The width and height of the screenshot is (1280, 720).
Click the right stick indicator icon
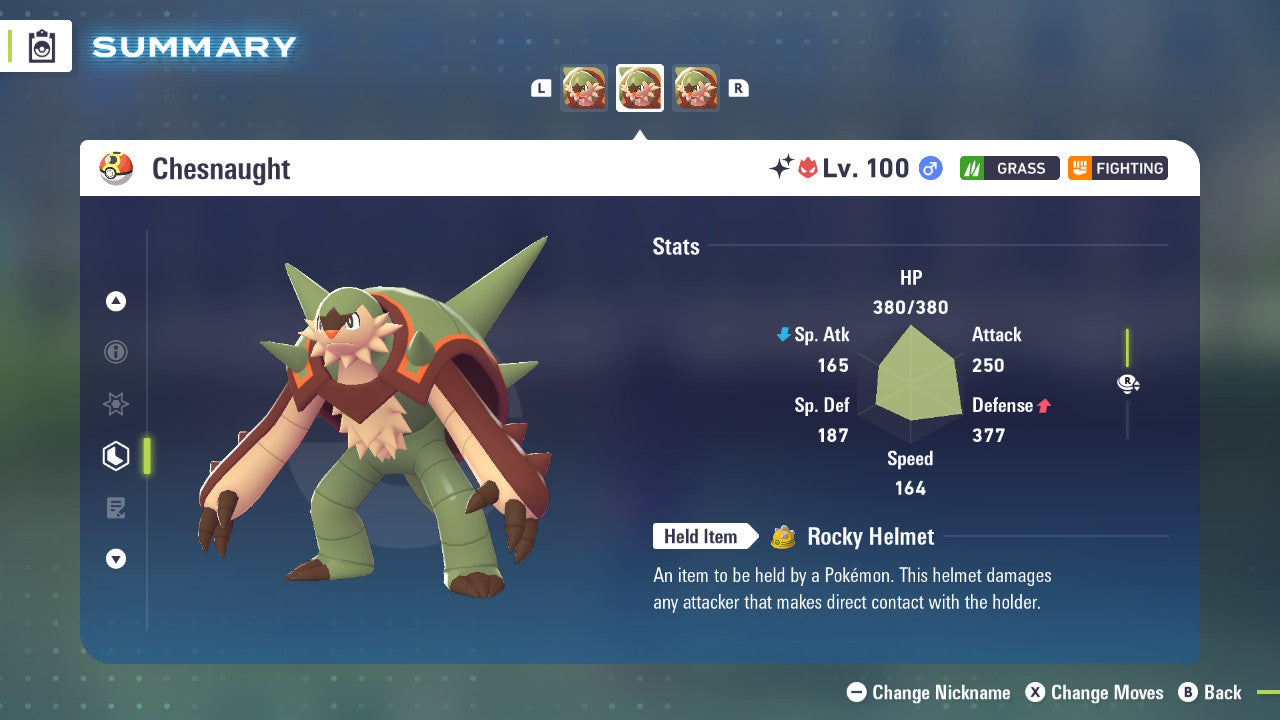[x=1127, y=383]
